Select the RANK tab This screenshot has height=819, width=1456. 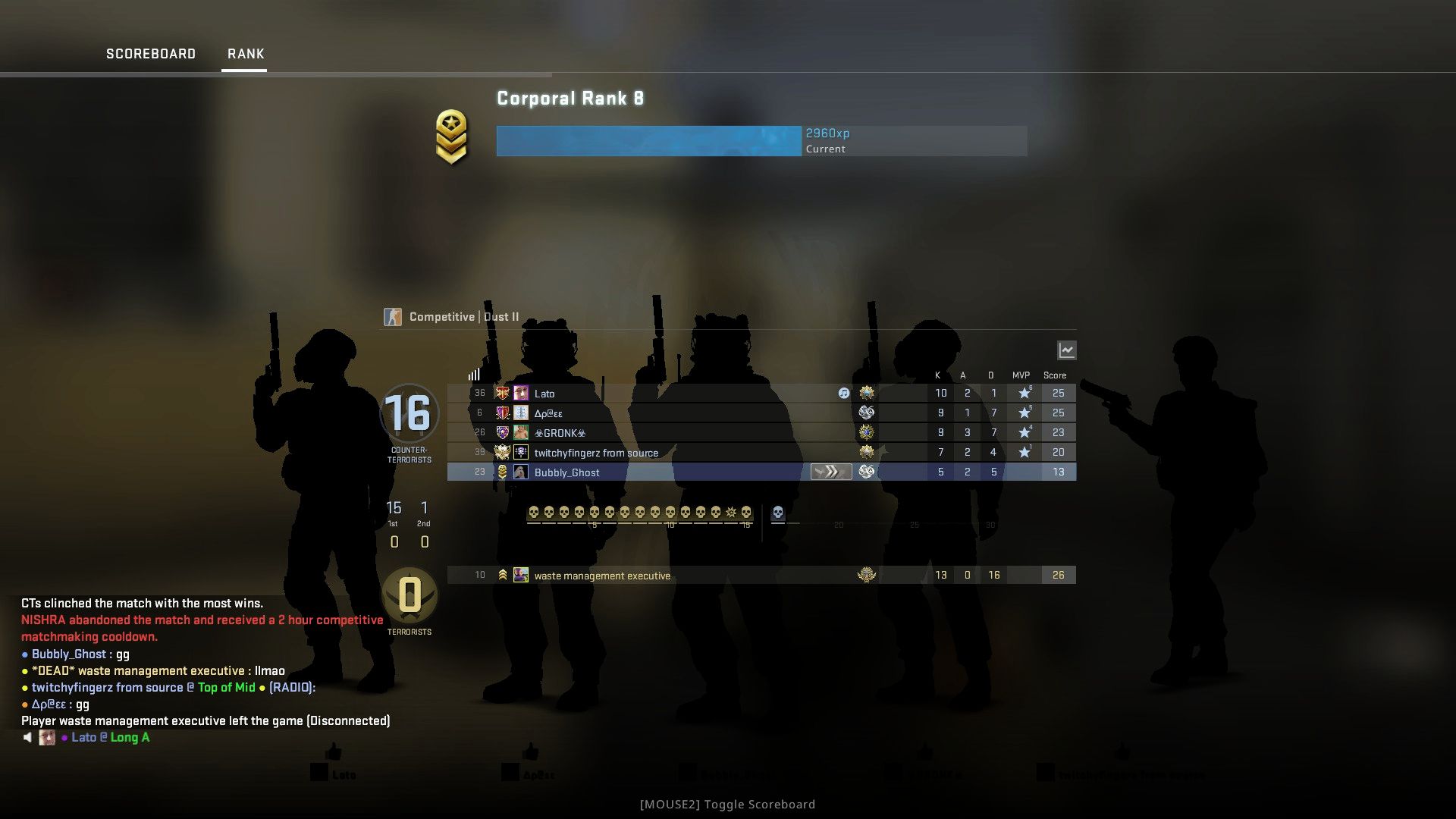click(244, 53)
